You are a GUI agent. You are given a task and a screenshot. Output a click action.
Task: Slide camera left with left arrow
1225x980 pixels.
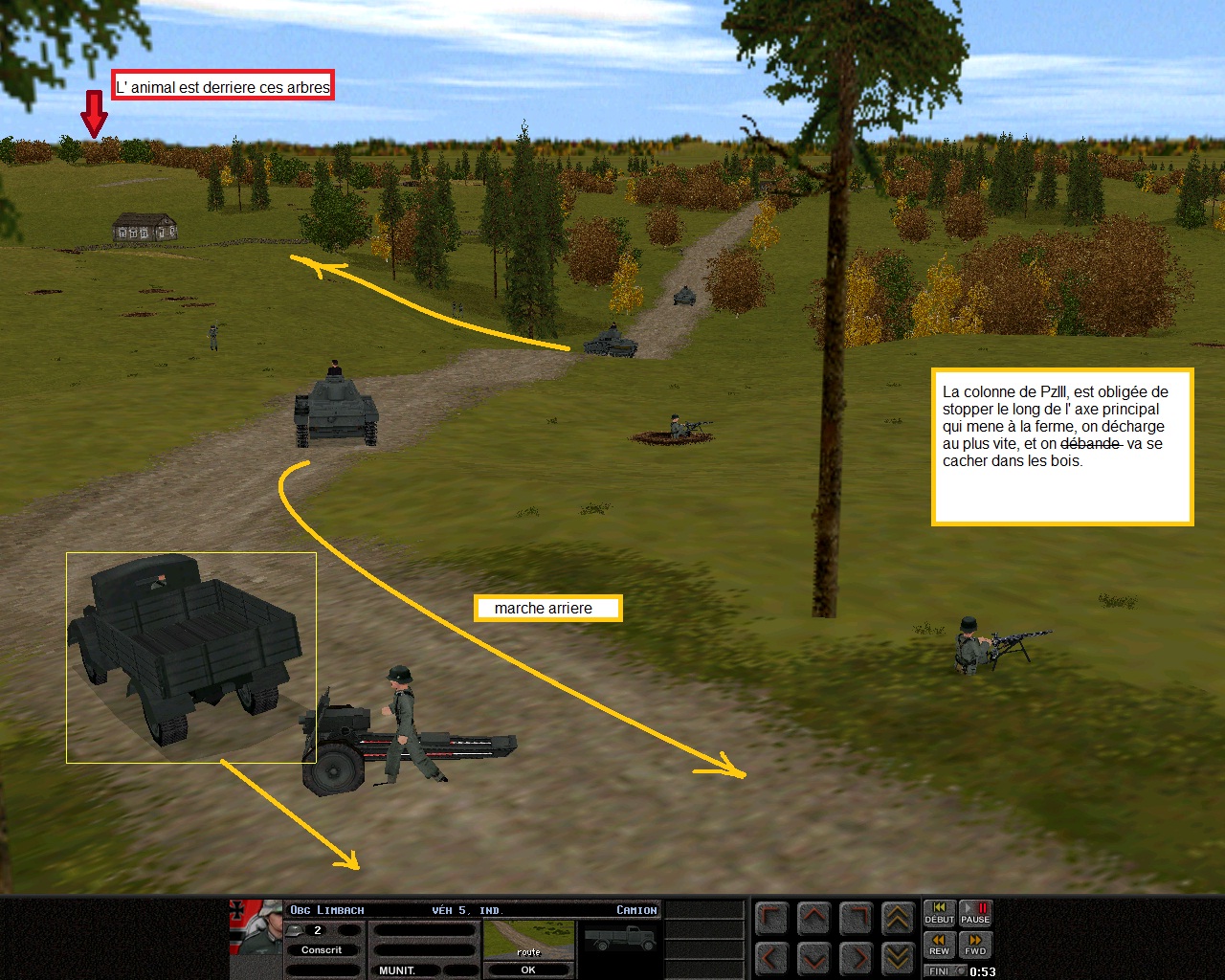pyautogui.click(x=771, y=956)
